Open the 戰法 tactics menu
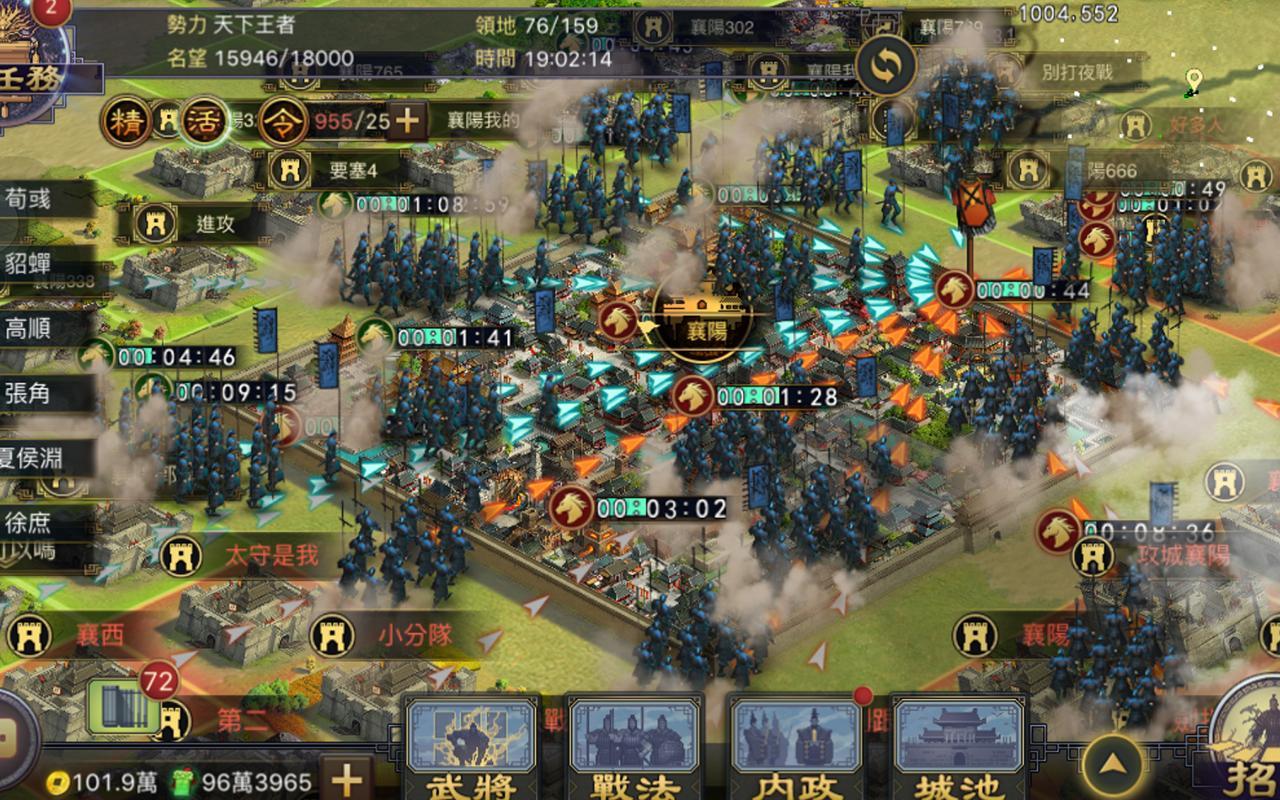 pyautogui.click(x=634, y=748)
